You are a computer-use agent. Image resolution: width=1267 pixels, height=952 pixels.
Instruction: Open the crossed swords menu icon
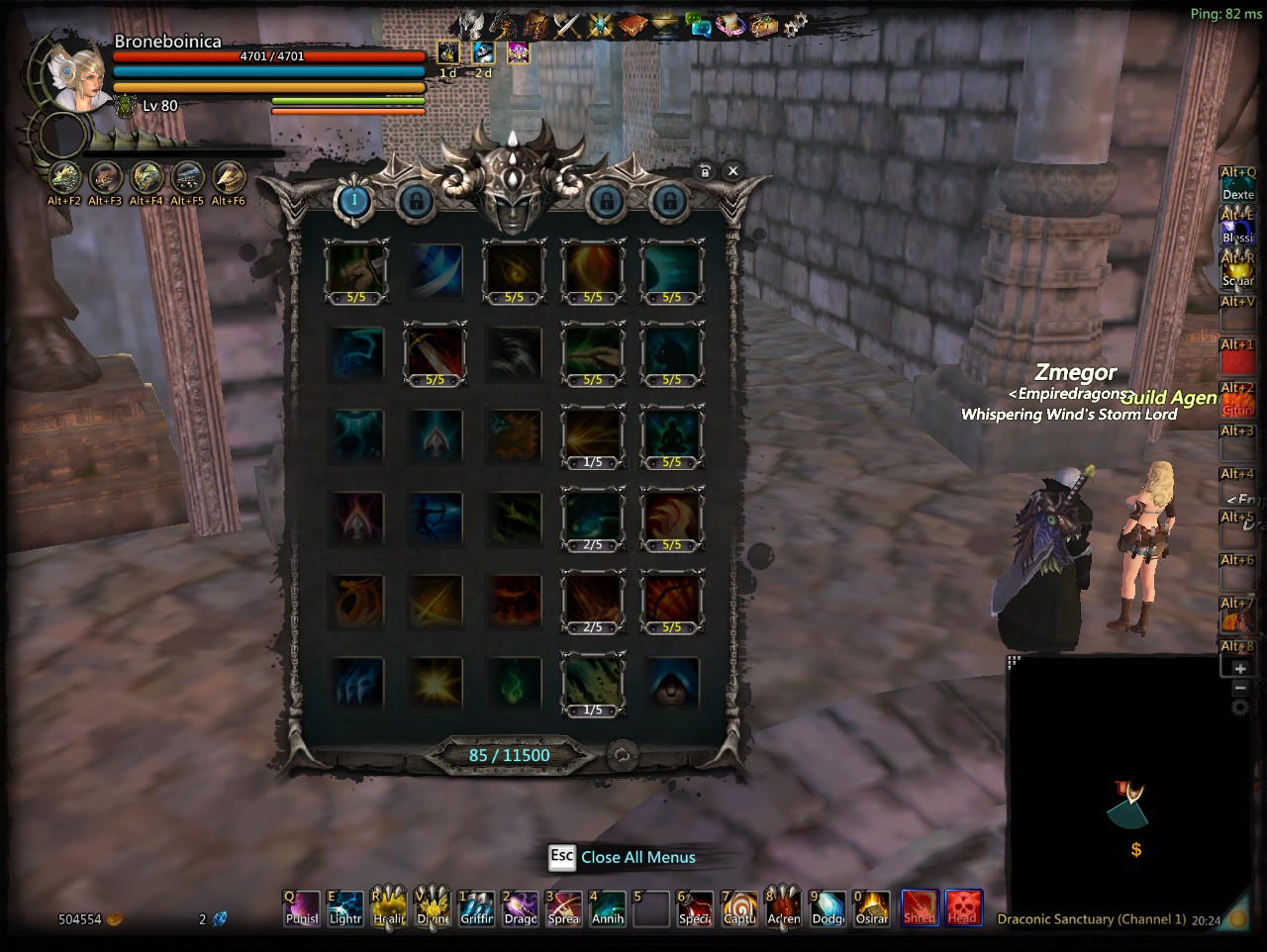point(566,26)
